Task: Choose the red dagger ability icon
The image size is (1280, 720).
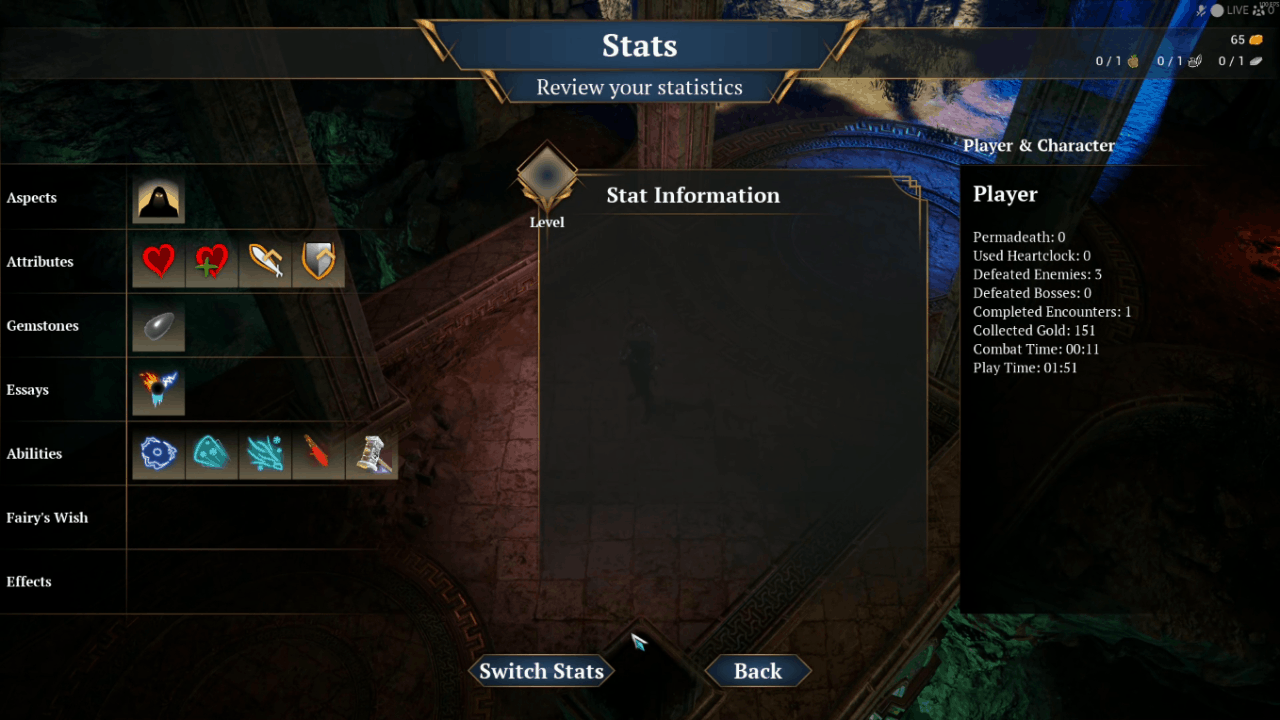Action: pyautogui.click(x=318, y=454)
